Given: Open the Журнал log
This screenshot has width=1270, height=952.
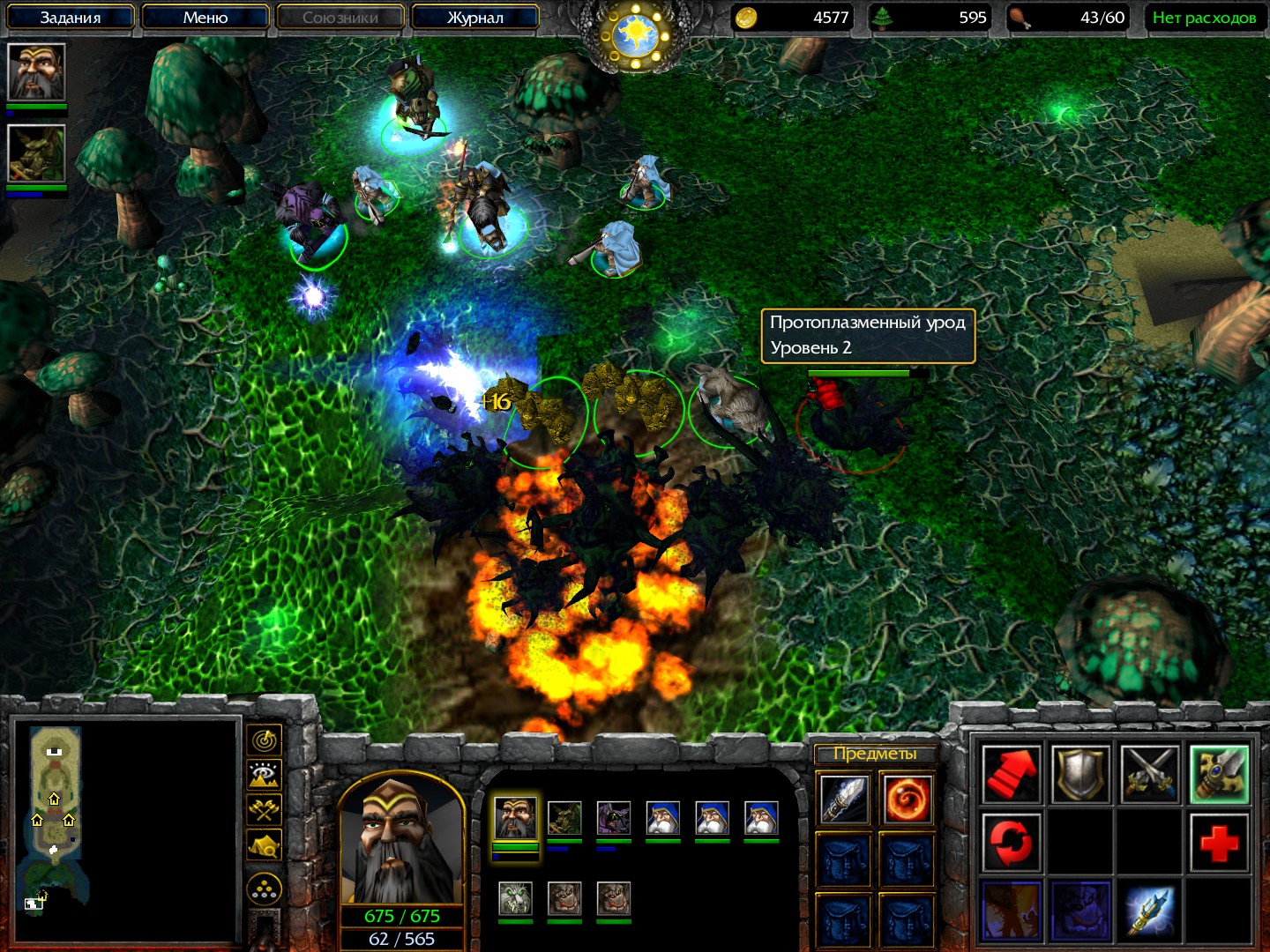Looking at the screenshot, I should tap(474, 18).
